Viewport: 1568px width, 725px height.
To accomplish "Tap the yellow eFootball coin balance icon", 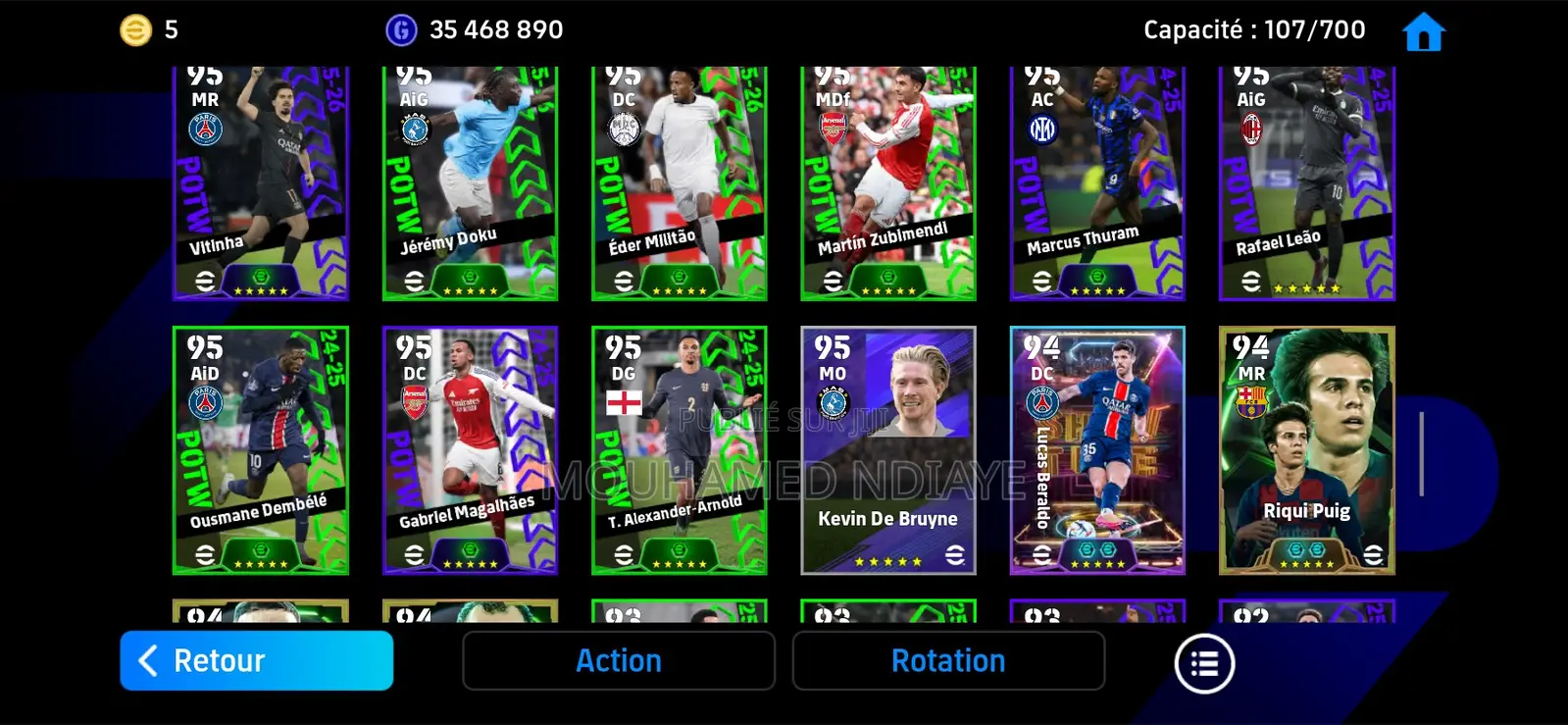I will pyautogui.click(x=136, y=29).
